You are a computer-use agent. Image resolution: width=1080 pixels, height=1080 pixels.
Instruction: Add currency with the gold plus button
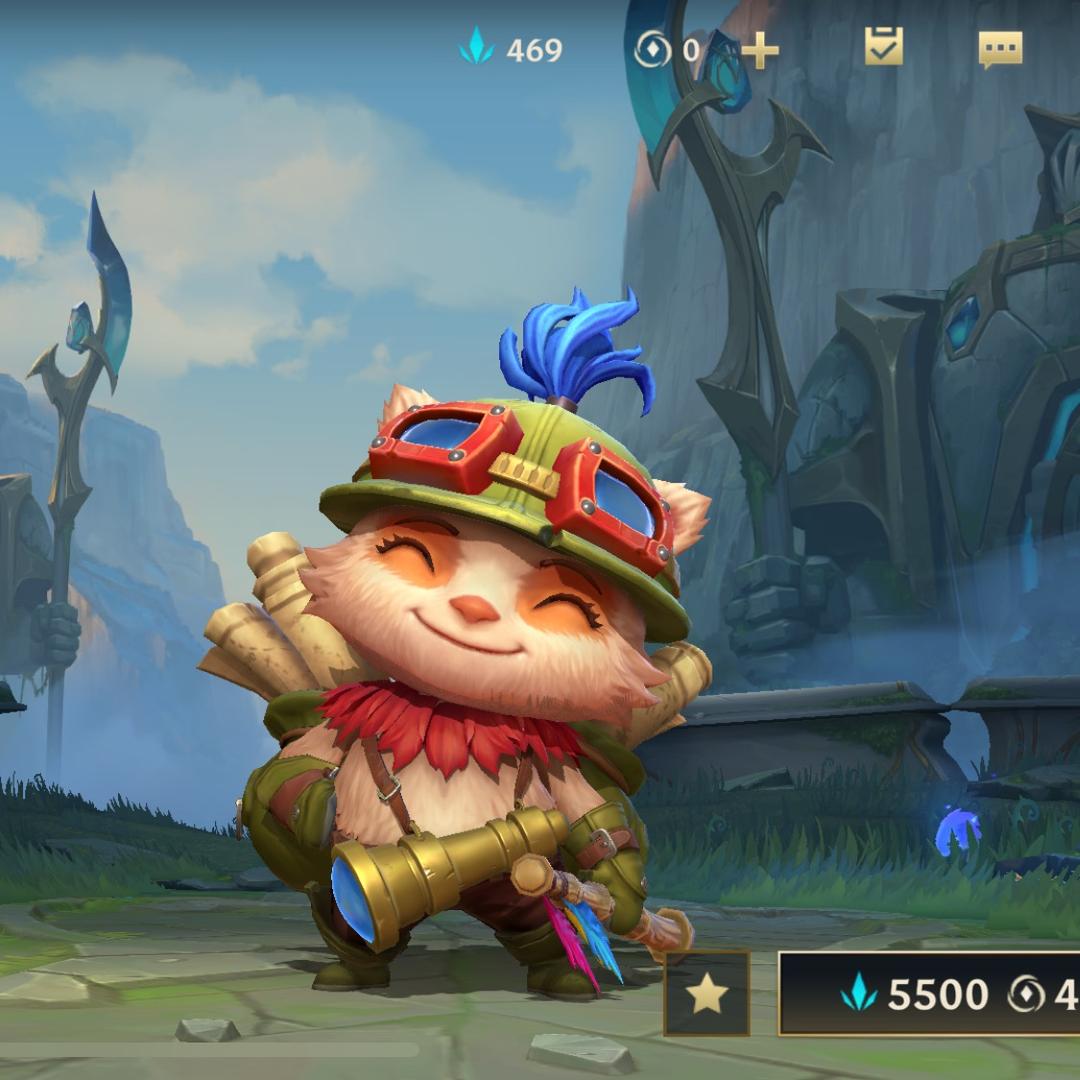coord(760,50)
